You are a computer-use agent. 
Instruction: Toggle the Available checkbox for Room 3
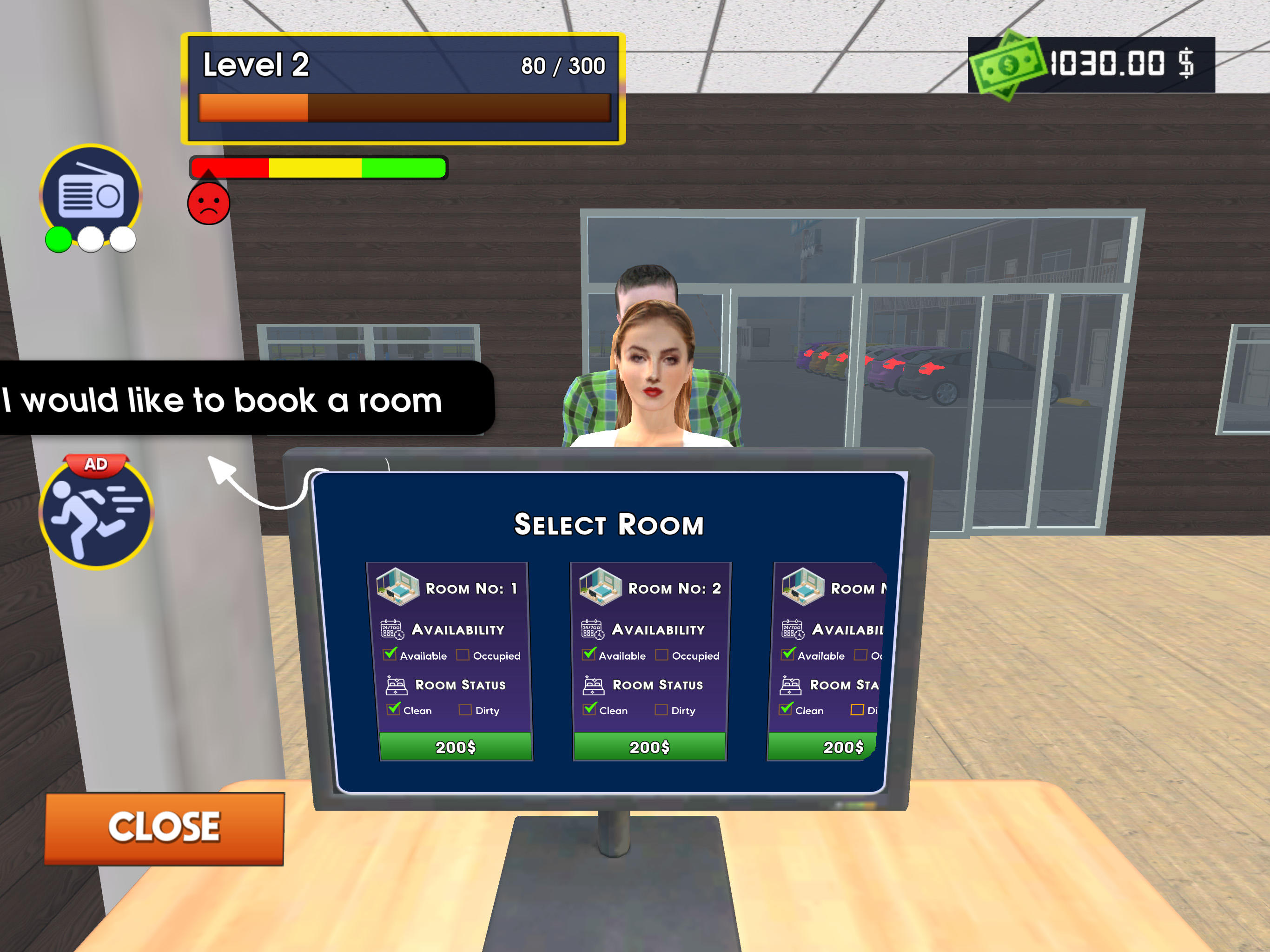click(x=788, y=654)
